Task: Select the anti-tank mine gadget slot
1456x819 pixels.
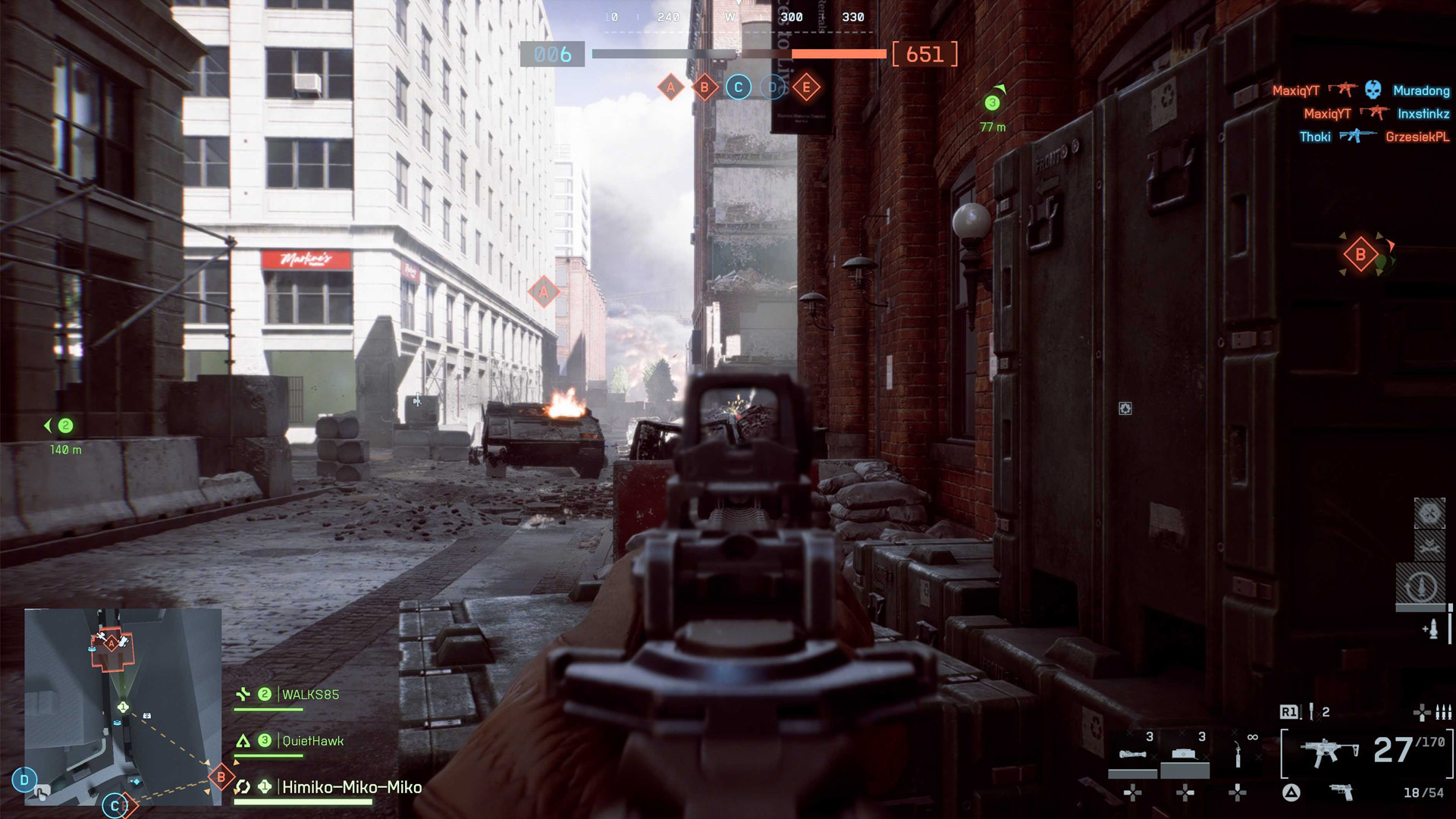Action: [x=1185, y=755]
